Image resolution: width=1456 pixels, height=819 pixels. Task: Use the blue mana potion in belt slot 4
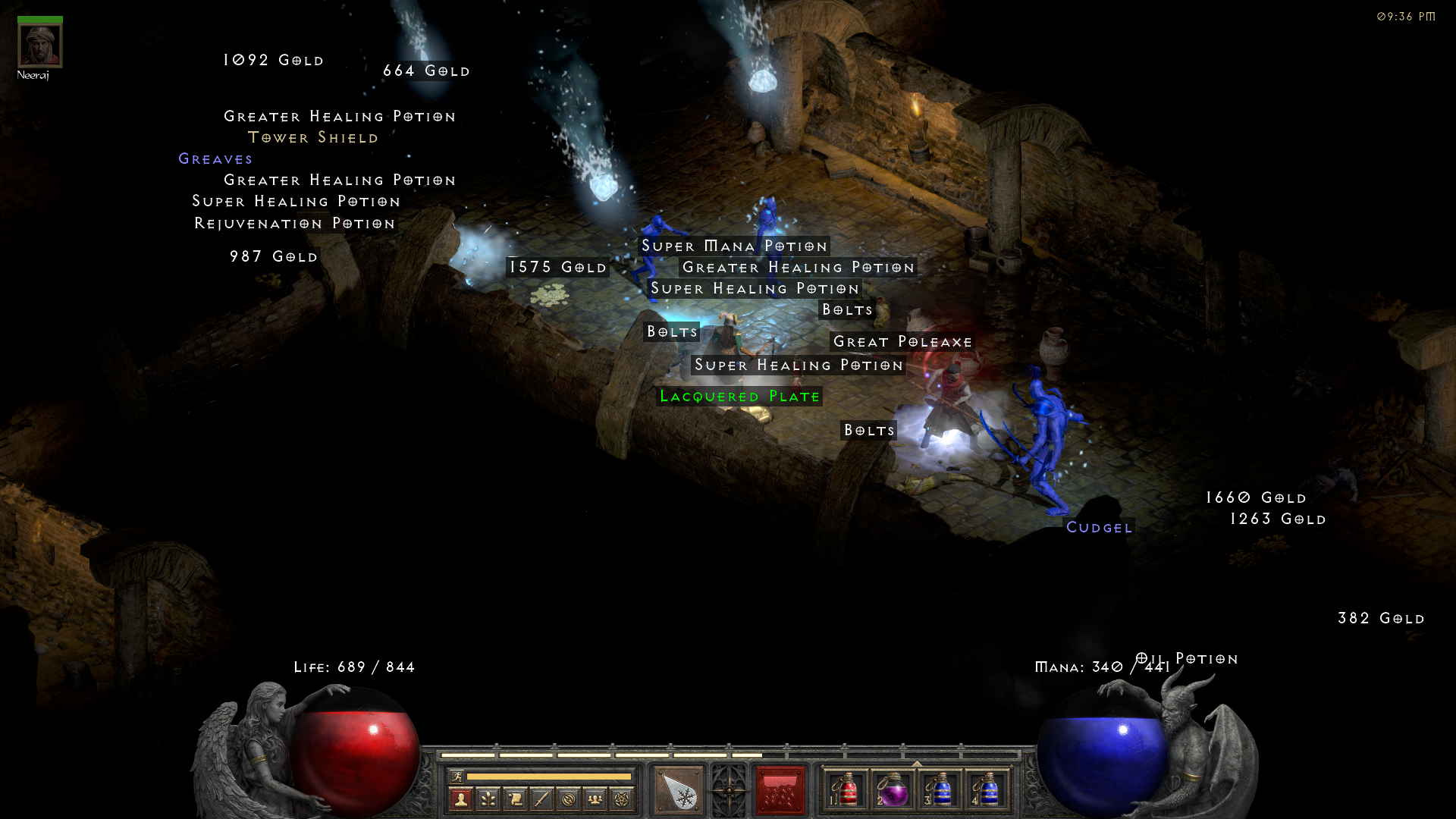(x=987, y=790)
